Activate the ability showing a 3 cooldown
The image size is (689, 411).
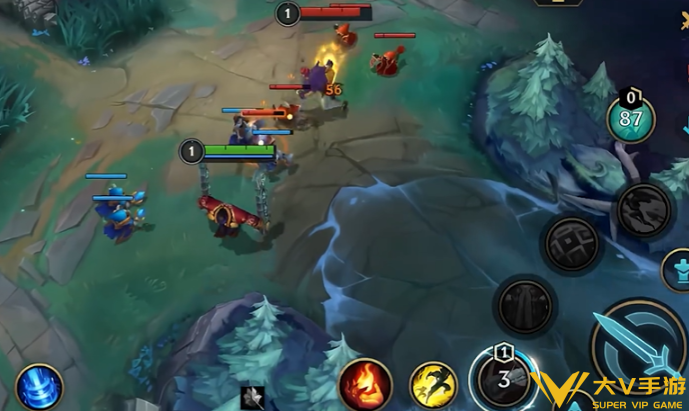504,378
